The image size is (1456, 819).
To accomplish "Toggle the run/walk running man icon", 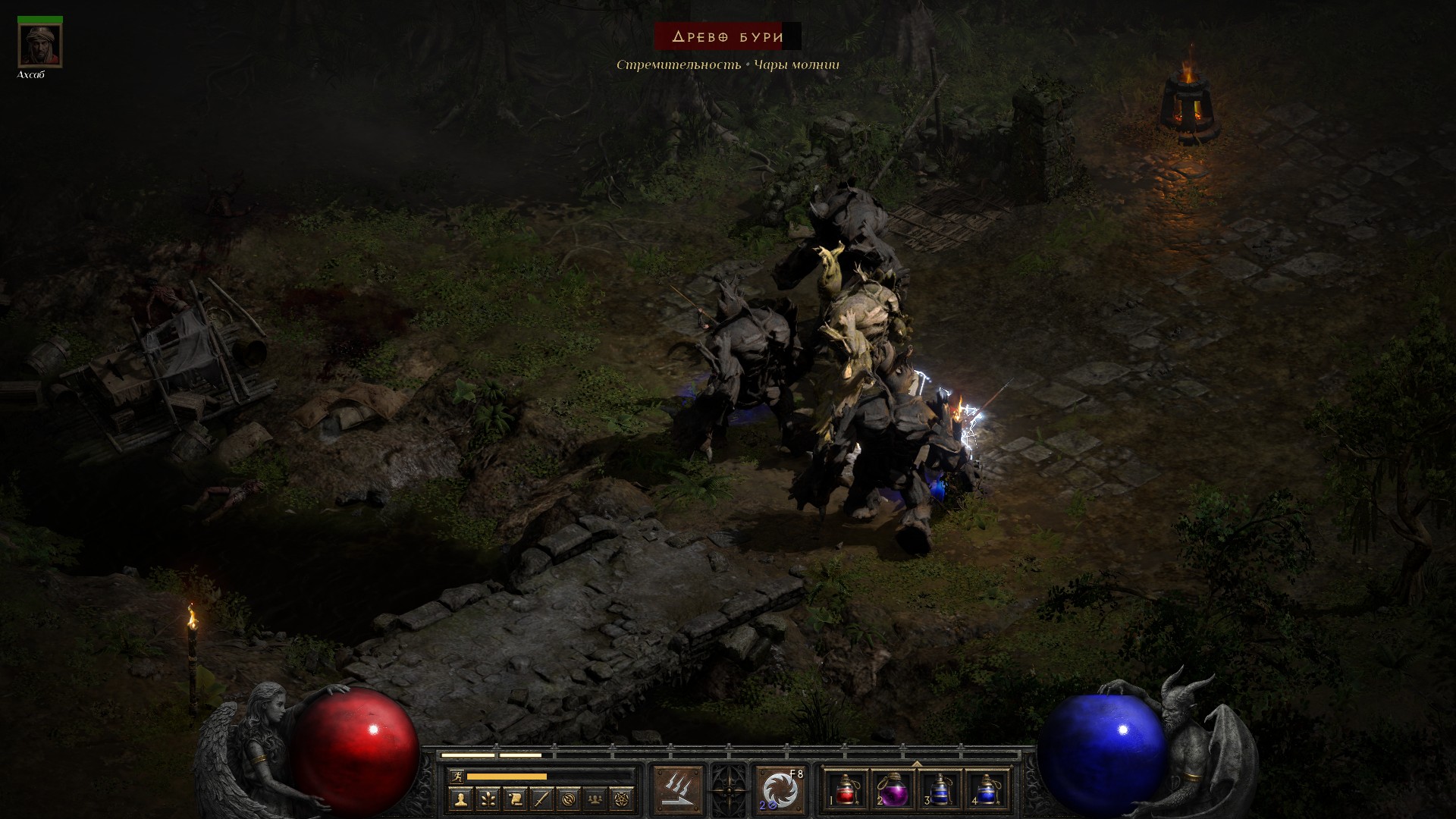I will 455,777.
